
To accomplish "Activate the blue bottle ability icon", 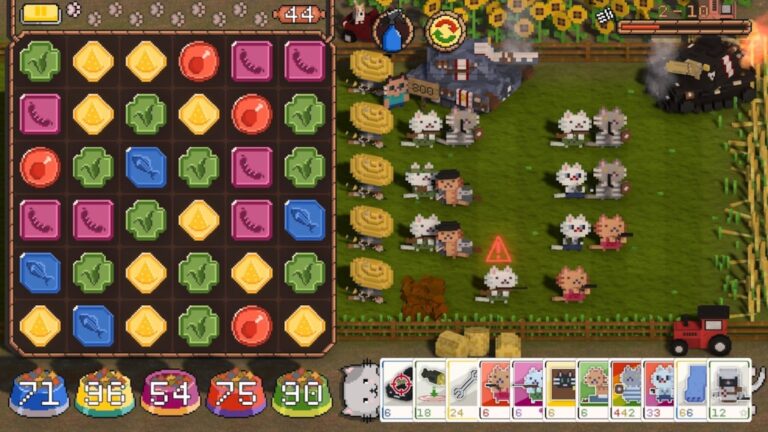I will [x=392, y=32].
